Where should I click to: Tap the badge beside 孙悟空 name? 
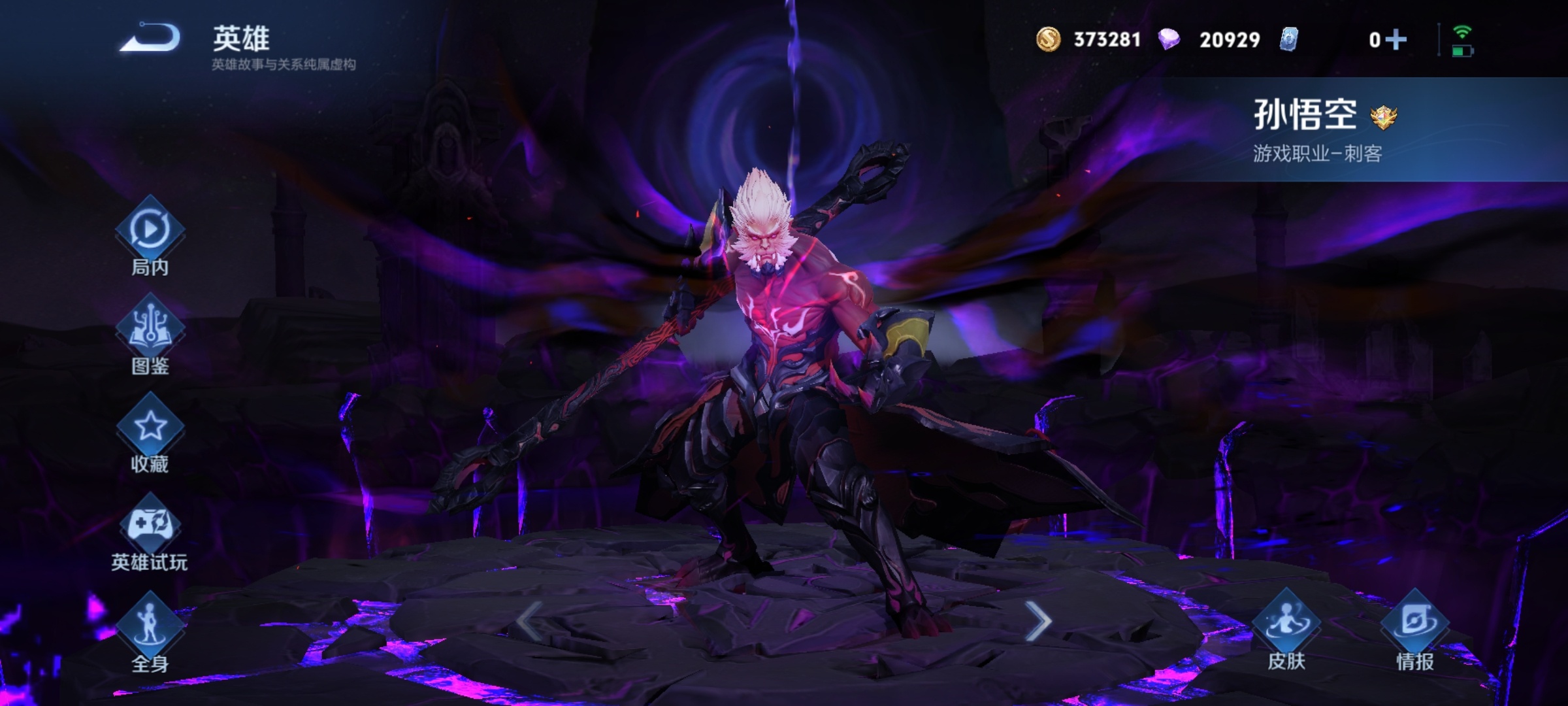click(1383, 118)
